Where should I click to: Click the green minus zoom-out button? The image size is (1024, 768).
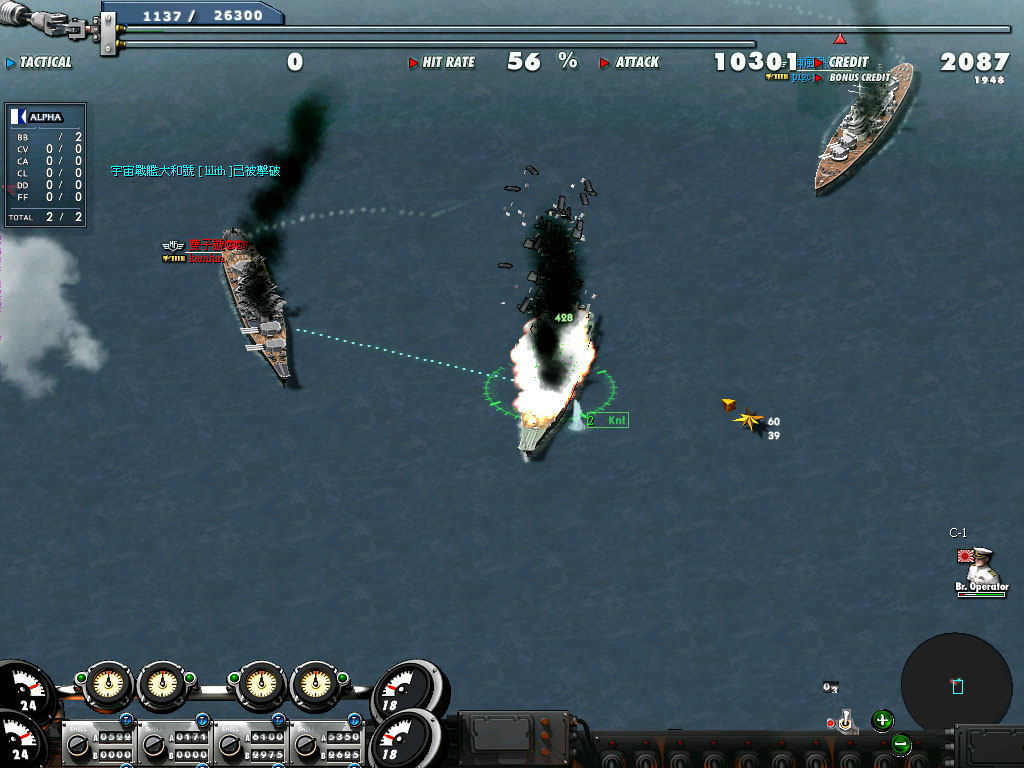coord(901,744)
